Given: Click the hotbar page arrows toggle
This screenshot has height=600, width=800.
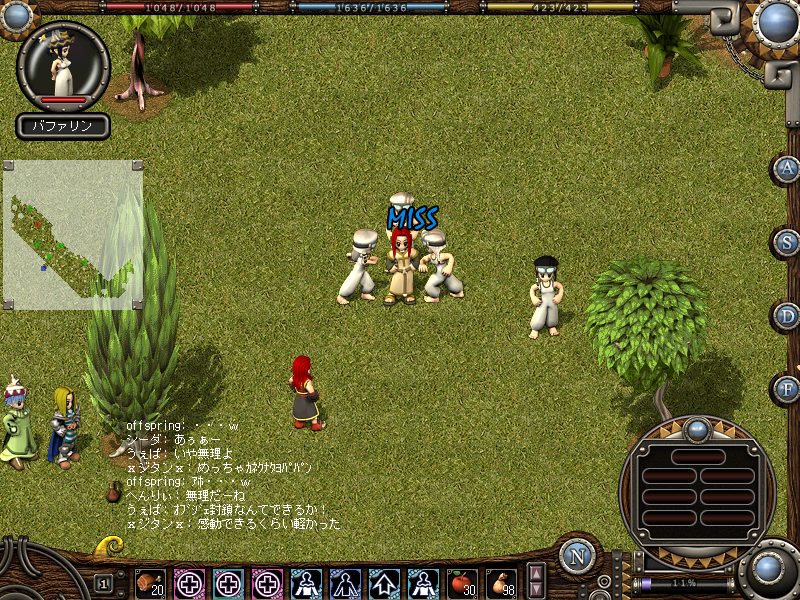Looking at the screenshot, I should [x=536, y=581].
